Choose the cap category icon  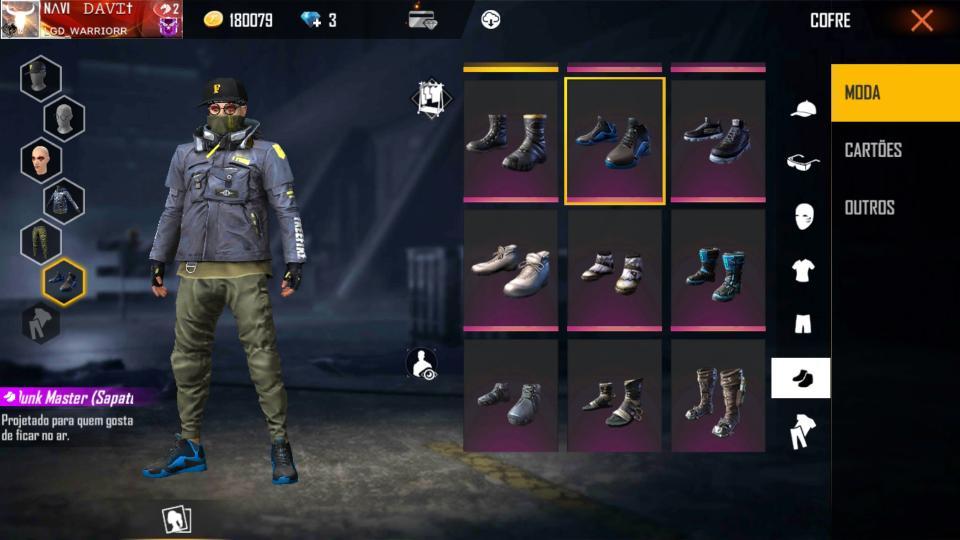pyautogui.click(x=802, y=108)
